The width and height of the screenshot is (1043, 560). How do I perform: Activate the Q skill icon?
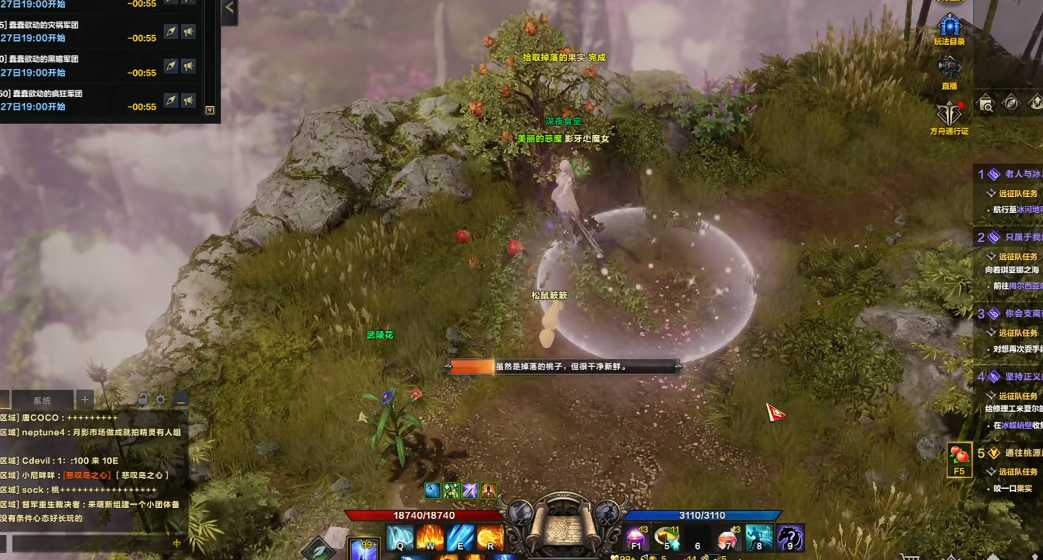click(401, 538)
